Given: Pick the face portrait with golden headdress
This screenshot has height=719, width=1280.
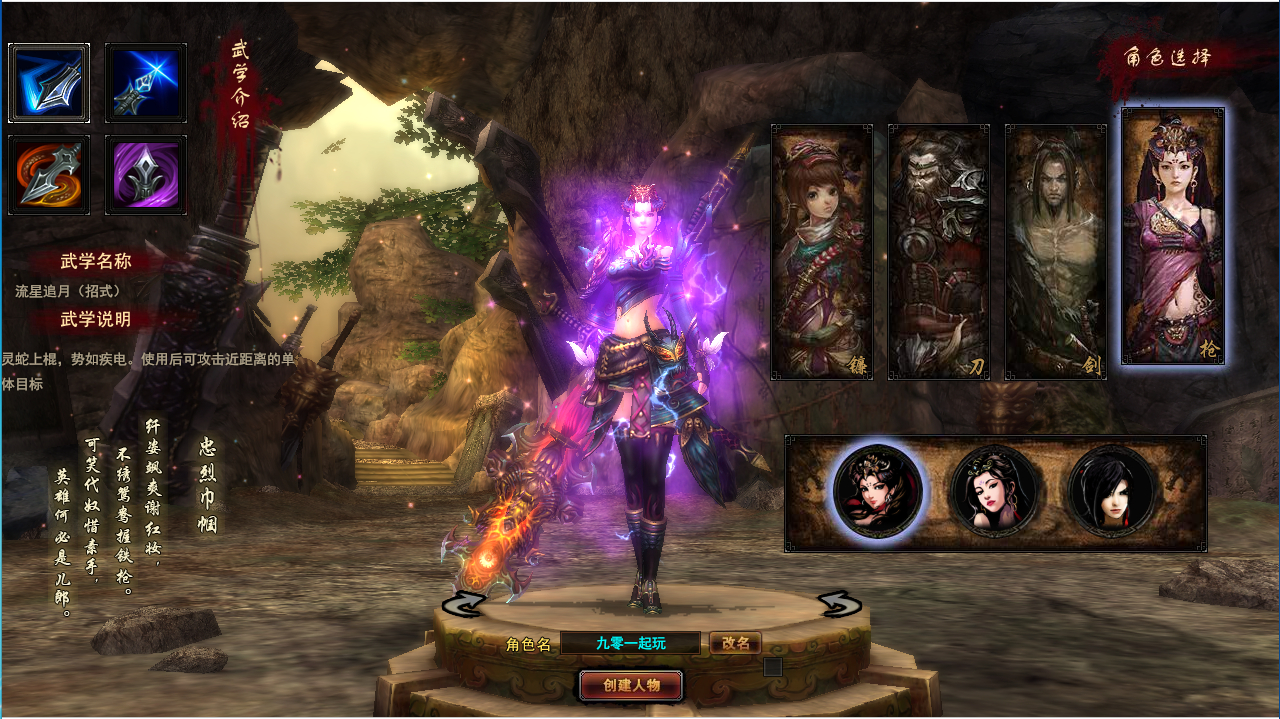Looking at the screenshot, I should (x=878, y=491).
